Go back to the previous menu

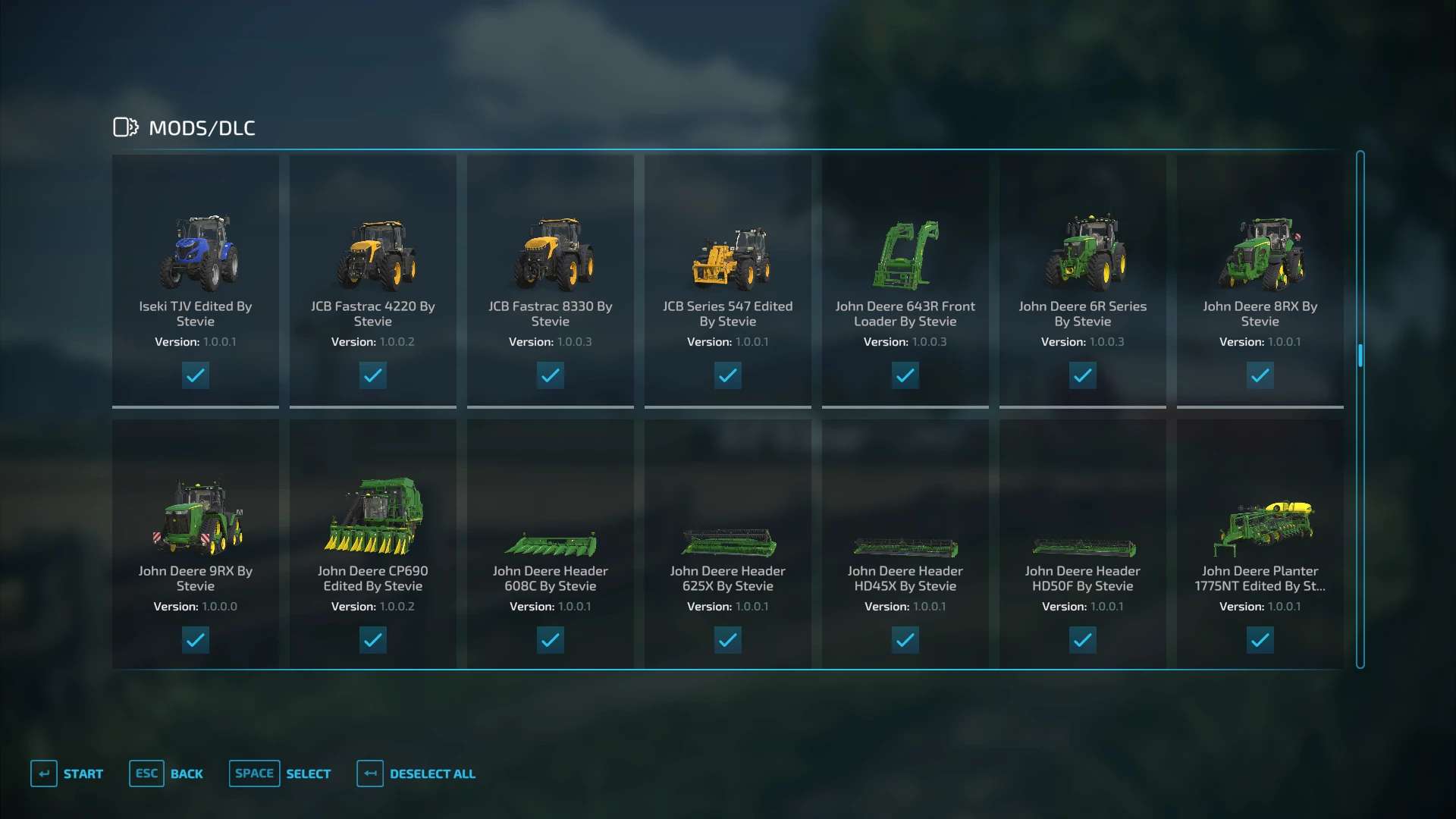166,773
